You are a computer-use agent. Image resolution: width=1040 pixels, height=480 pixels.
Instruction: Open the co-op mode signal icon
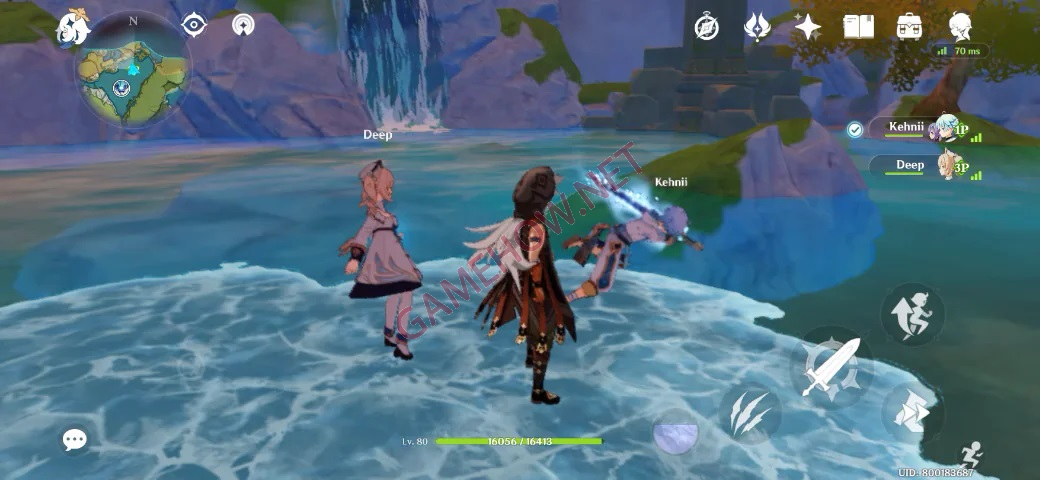[243, 25]
